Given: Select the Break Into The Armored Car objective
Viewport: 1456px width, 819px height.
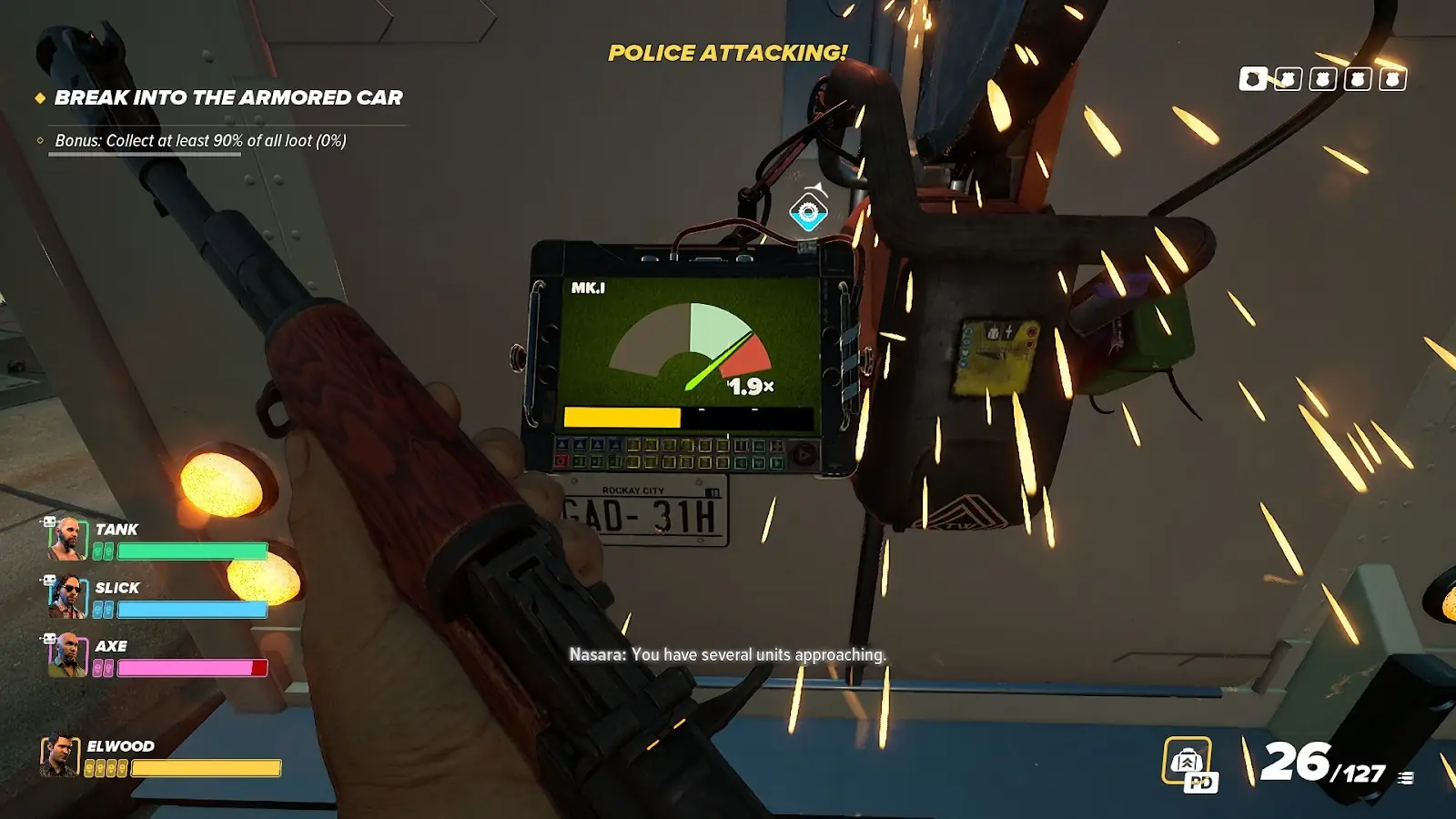Looking at the screenshot, I should pyautogui.click(x=227, y=97).
